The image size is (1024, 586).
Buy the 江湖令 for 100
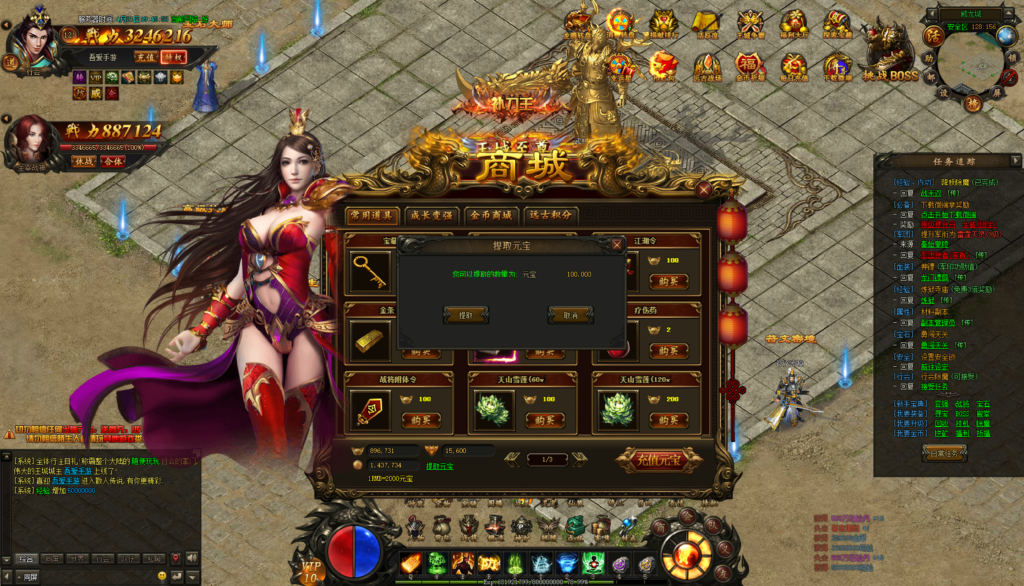pyautogui.click(x=667, y=282)
